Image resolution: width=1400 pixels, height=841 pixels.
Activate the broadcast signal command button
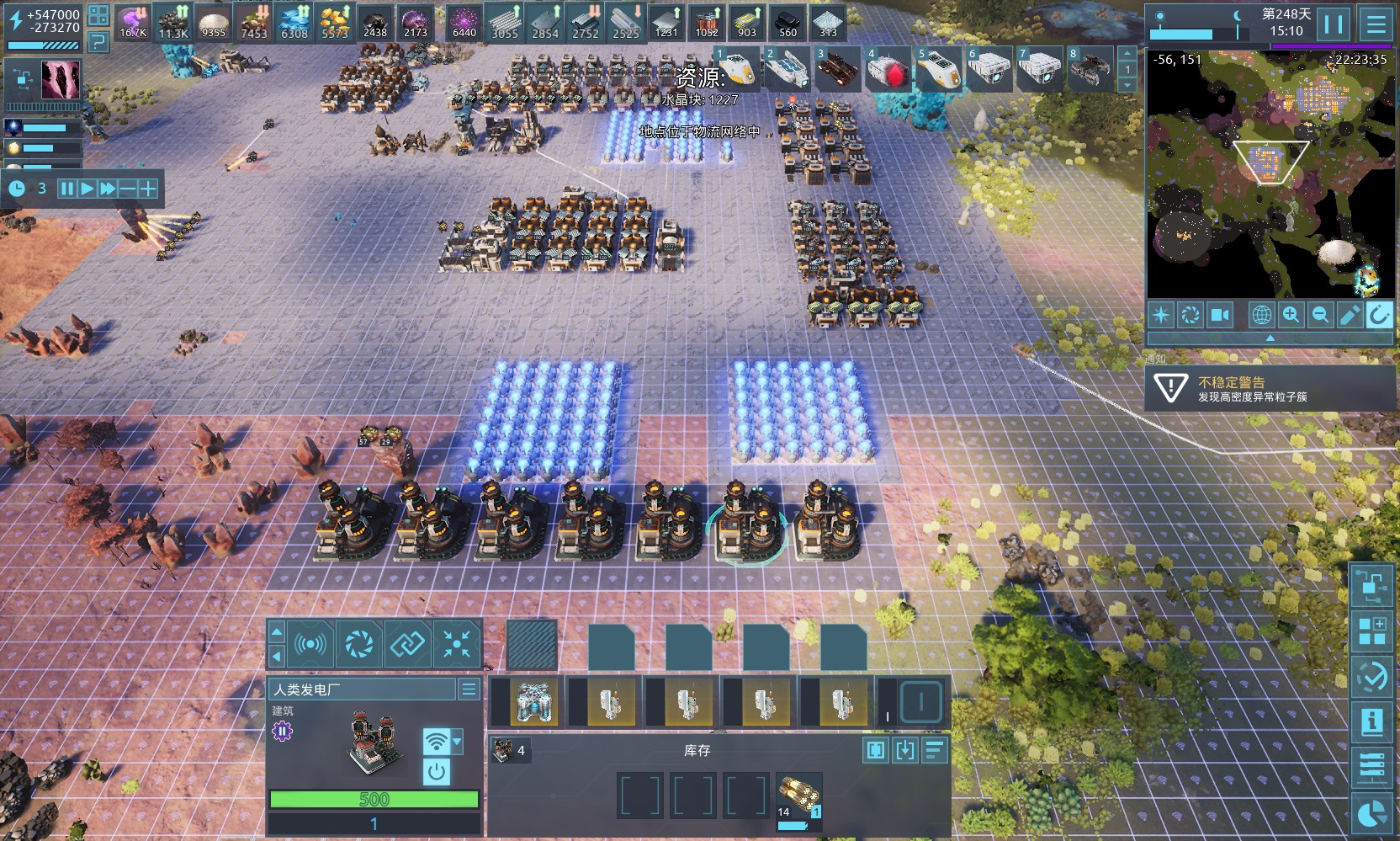[x=310, y=645]
